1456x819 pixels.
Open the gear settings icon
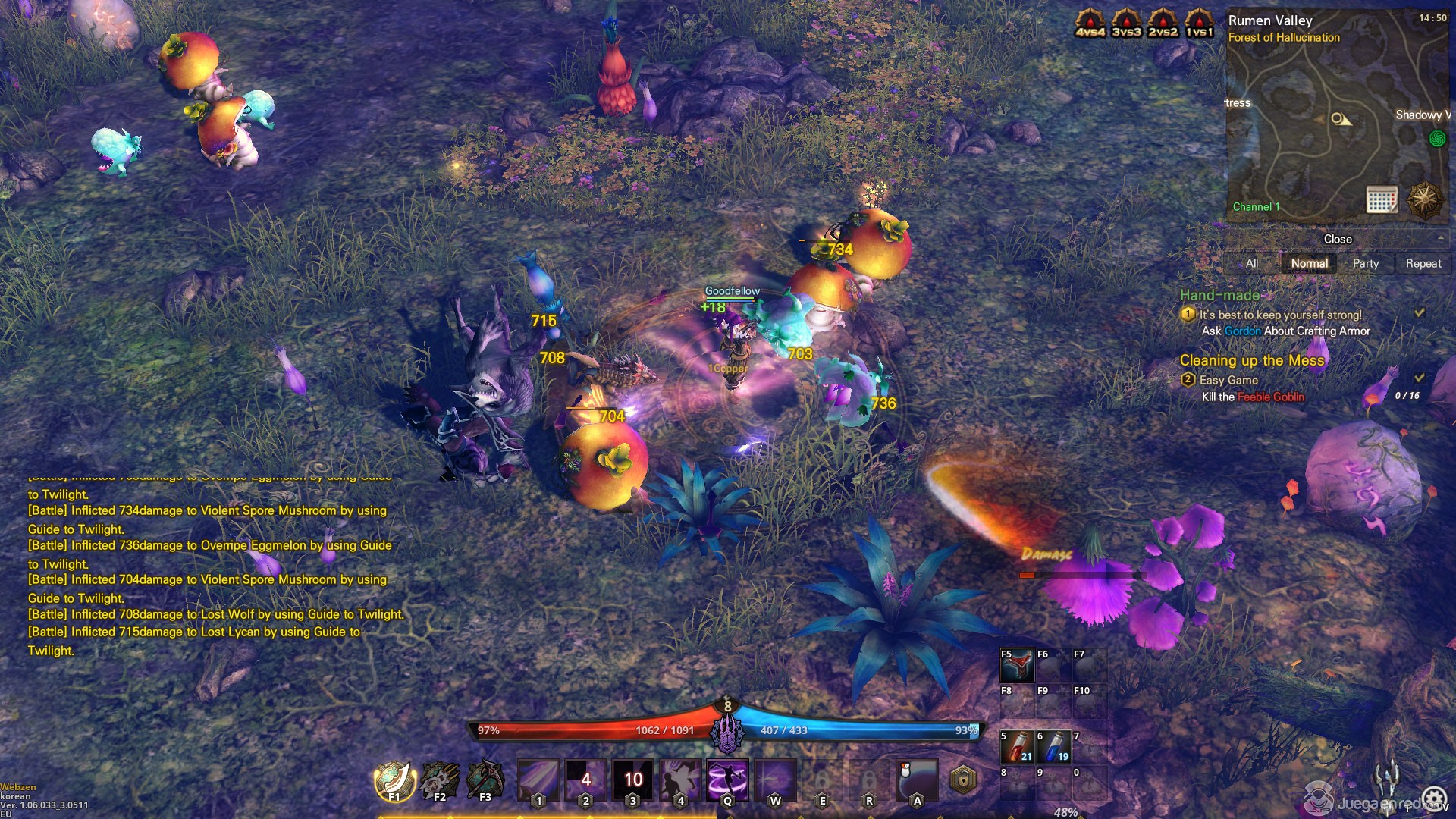1434,799
